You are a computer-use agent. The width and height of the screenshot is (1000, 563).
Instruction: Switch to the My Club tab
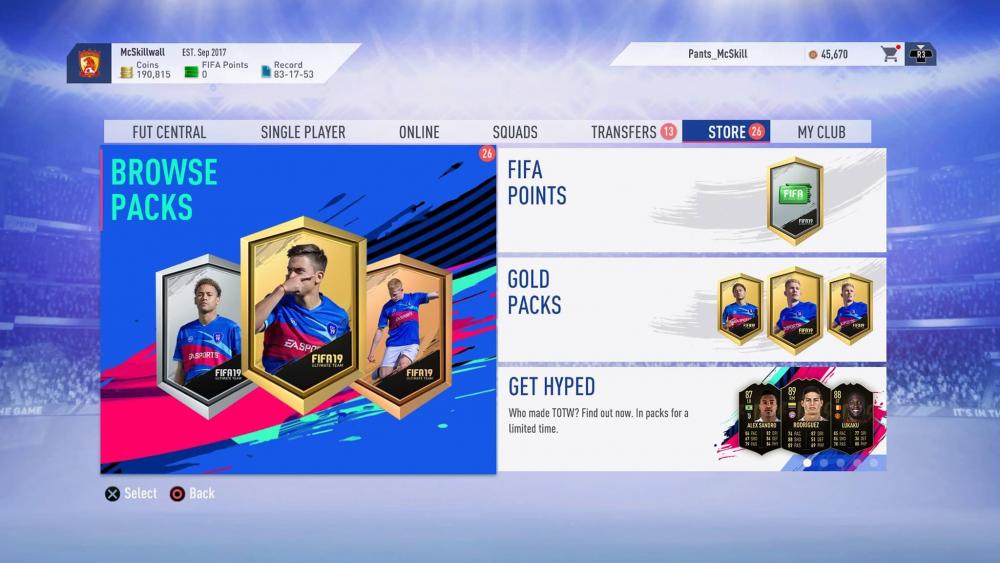pyautogui.click(x=821, y=132)
